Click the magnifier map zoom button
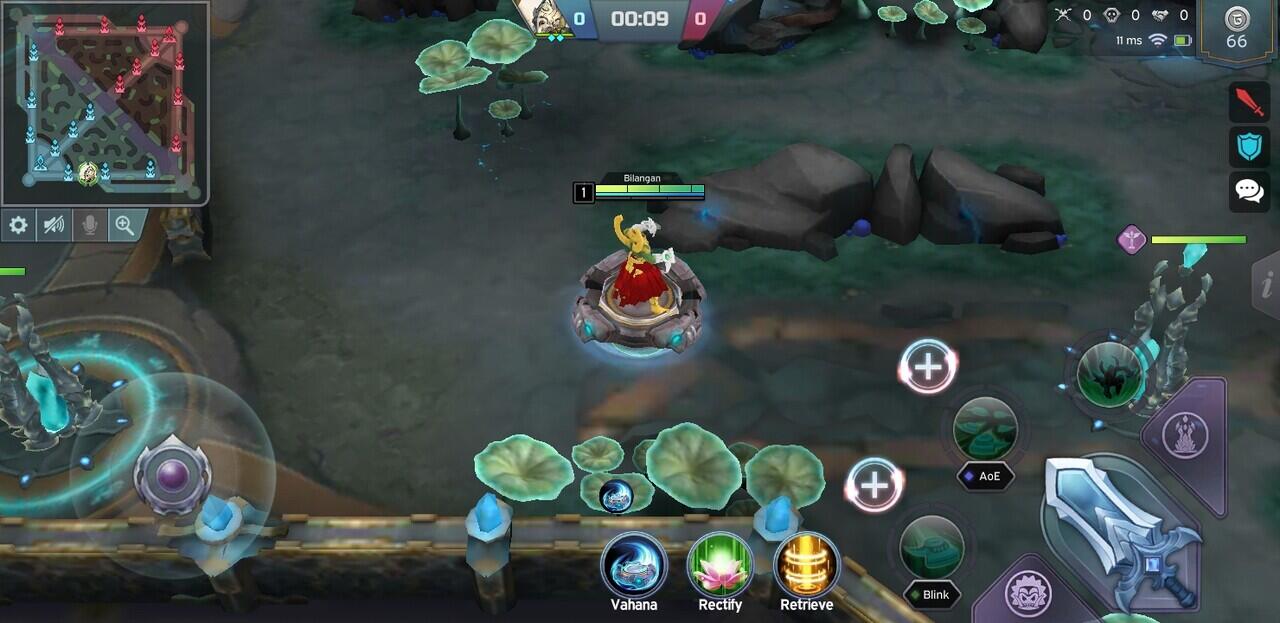The width and height of the screenshot is (1280, 623). [125, 225]
